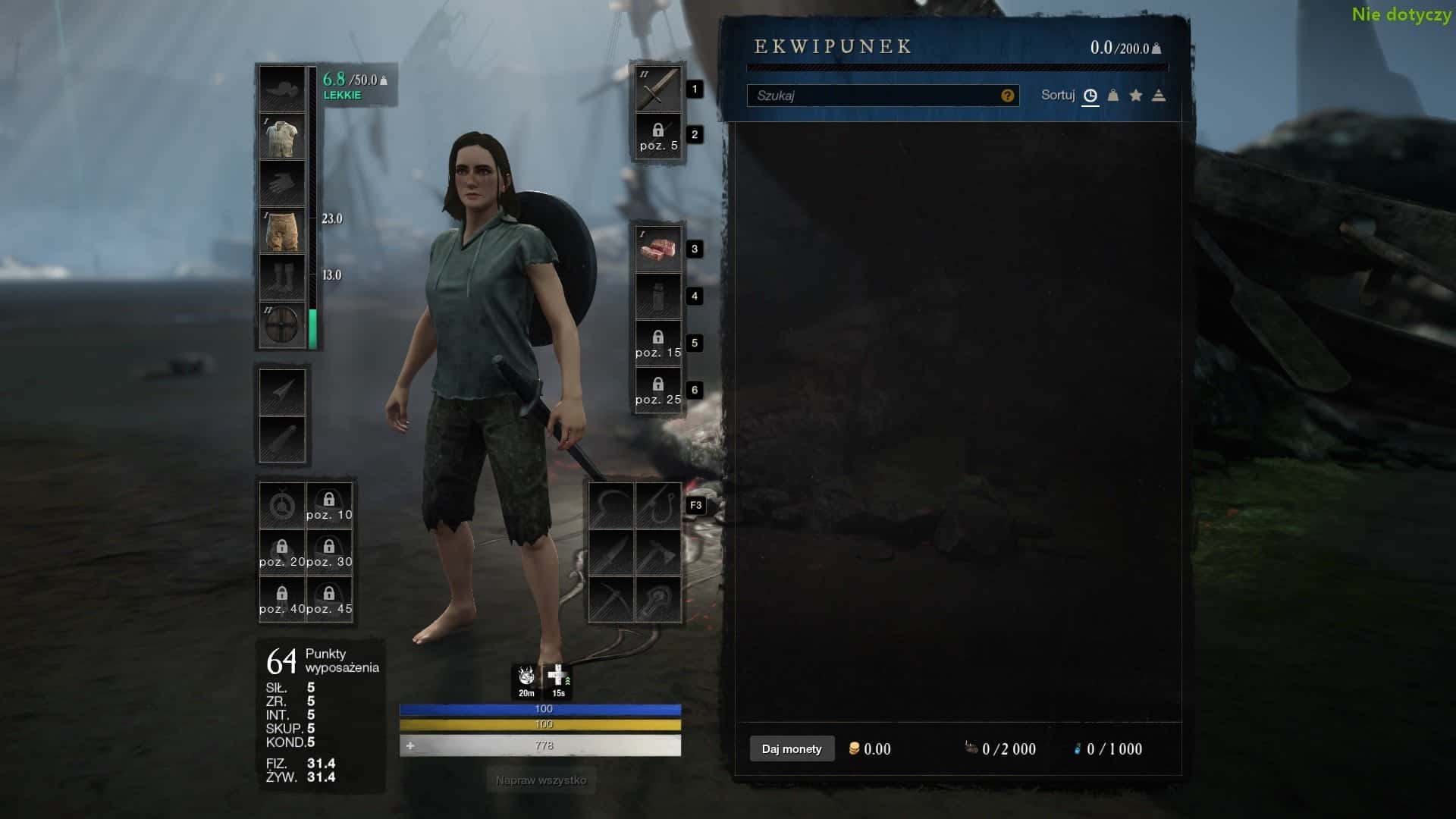Select the empty potion quick slot
Image resolution: width=1456 pixels, height=819 pixels.
click(x=657, y=296)
